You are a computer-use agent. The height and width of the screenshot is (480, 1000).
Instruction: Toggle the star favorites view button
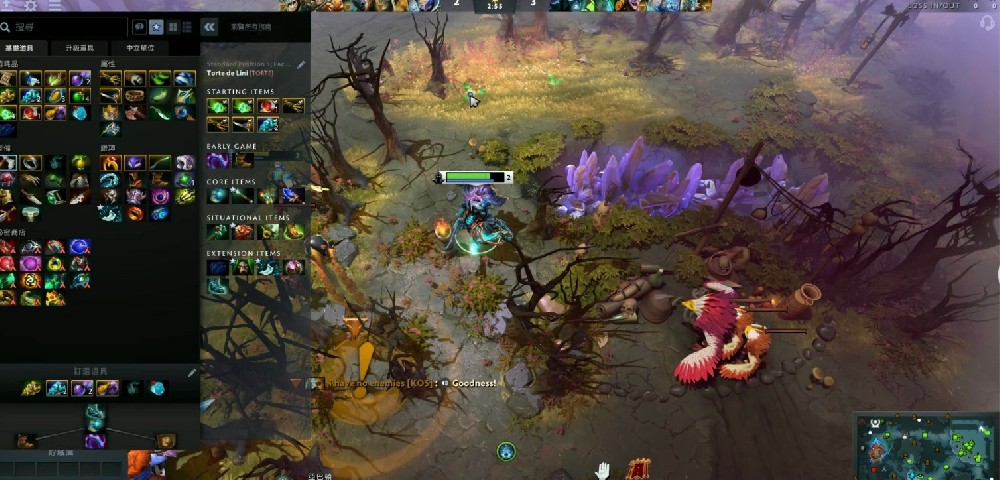click(x=156, y=27)
